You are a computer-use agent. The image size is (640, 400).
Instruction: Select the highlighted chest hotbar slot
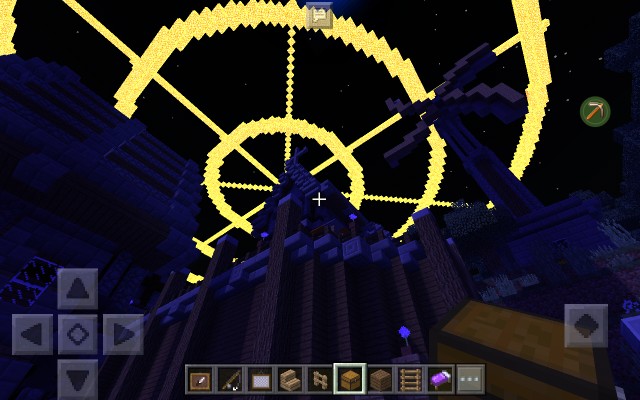350,380
